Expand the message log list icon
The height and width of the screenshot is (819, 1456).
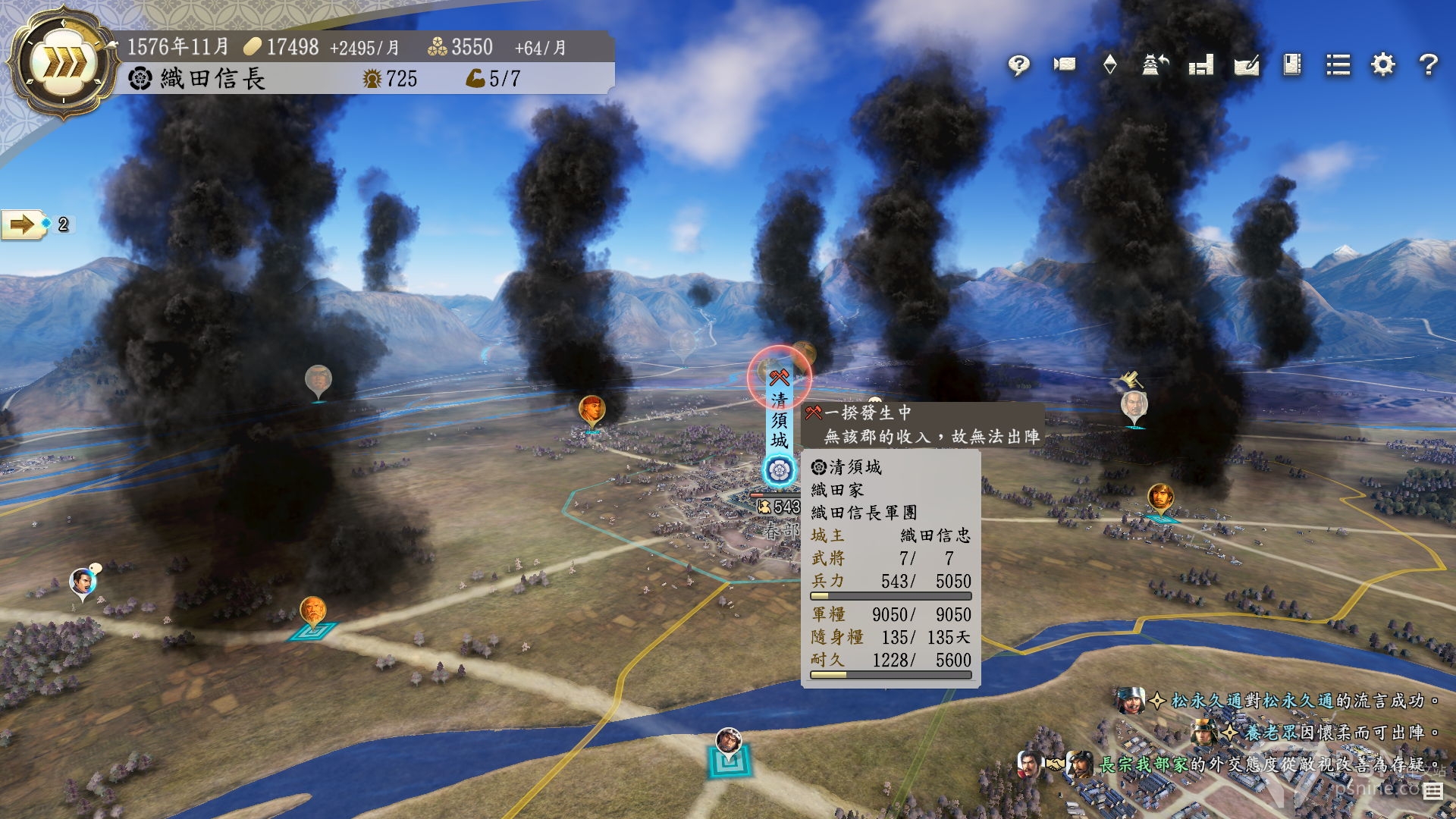click(1432, 792)
